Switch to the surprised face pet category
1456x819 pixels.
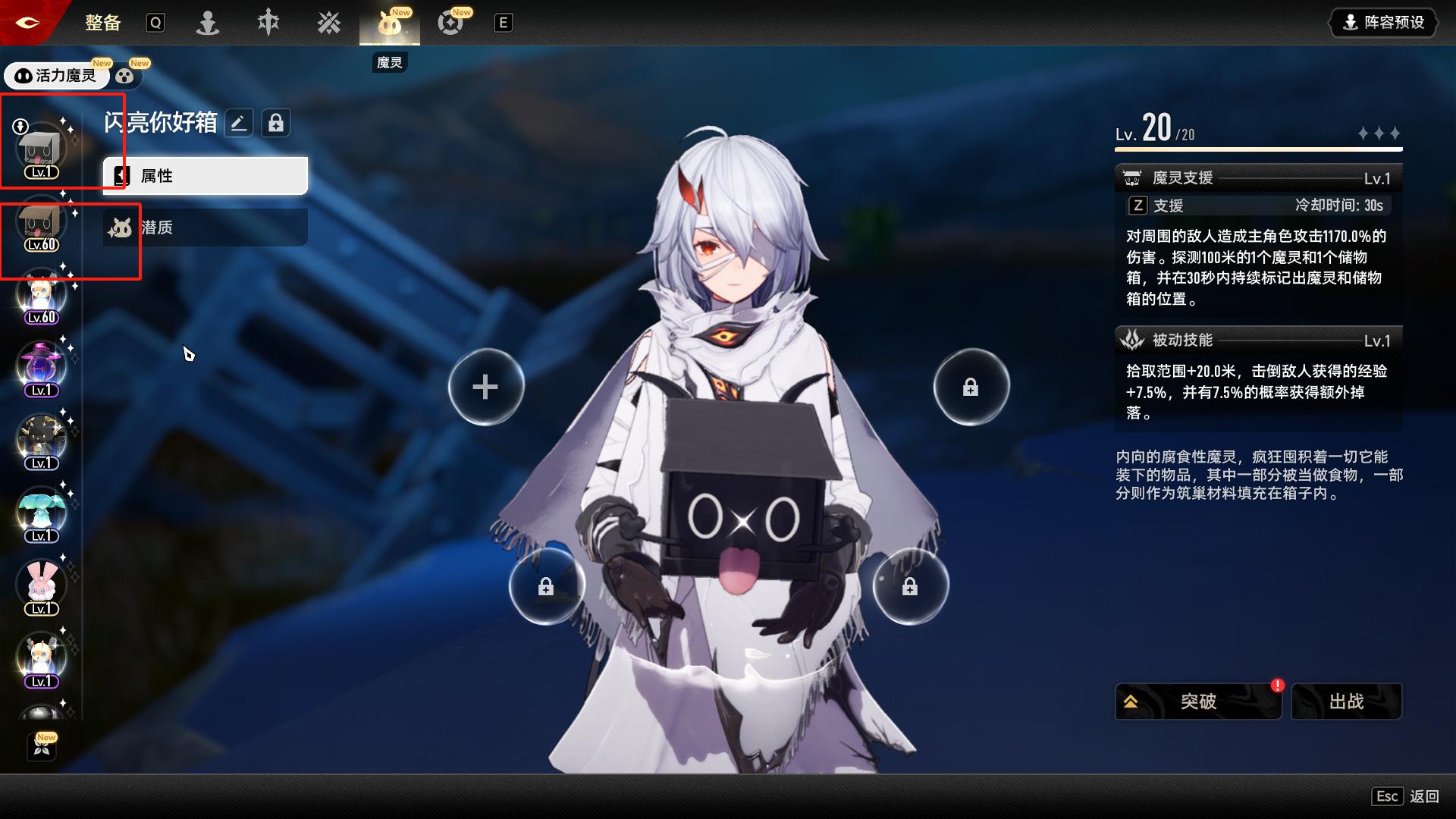coord(125,76)
